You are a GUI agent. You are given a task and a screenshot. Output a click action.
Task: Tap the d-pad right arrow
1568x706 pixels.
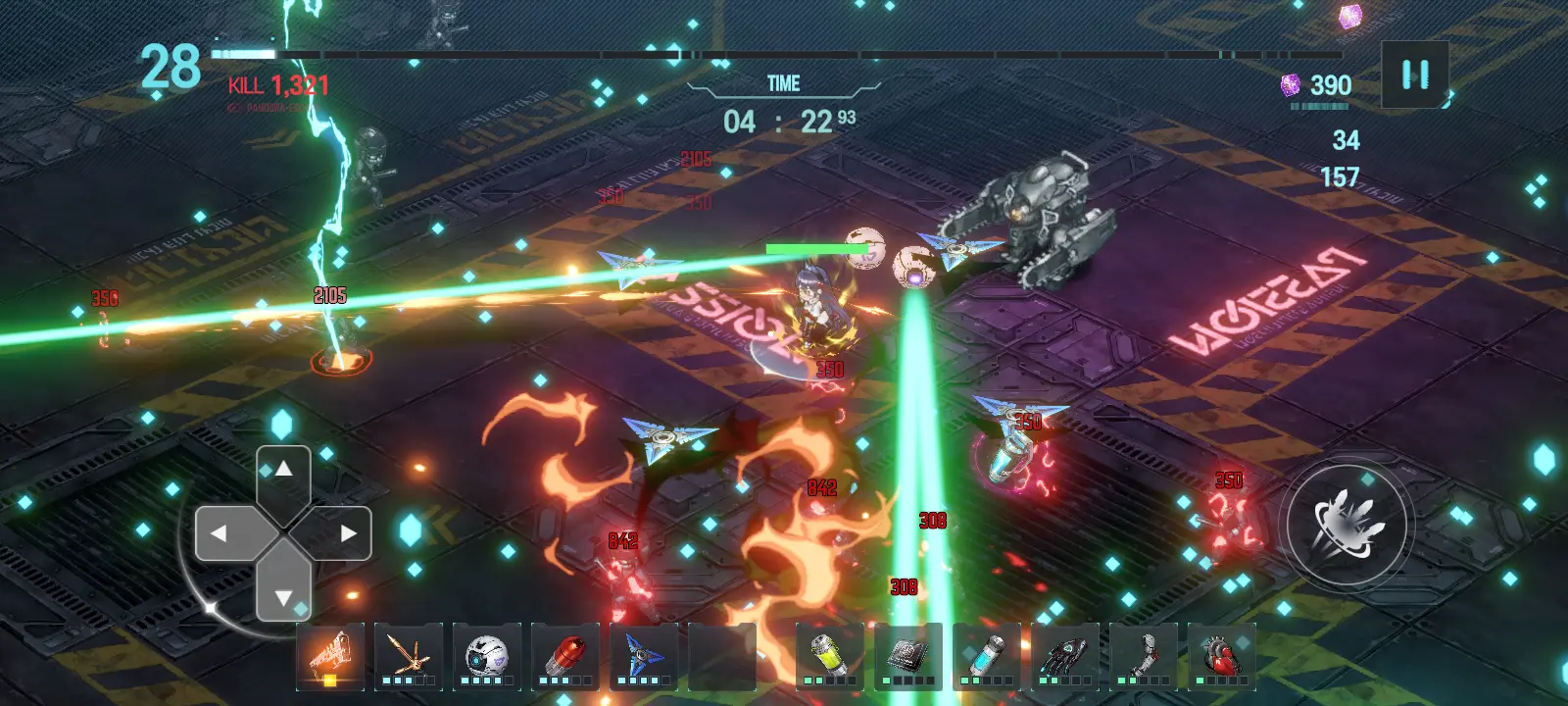(x=347, y=533)
